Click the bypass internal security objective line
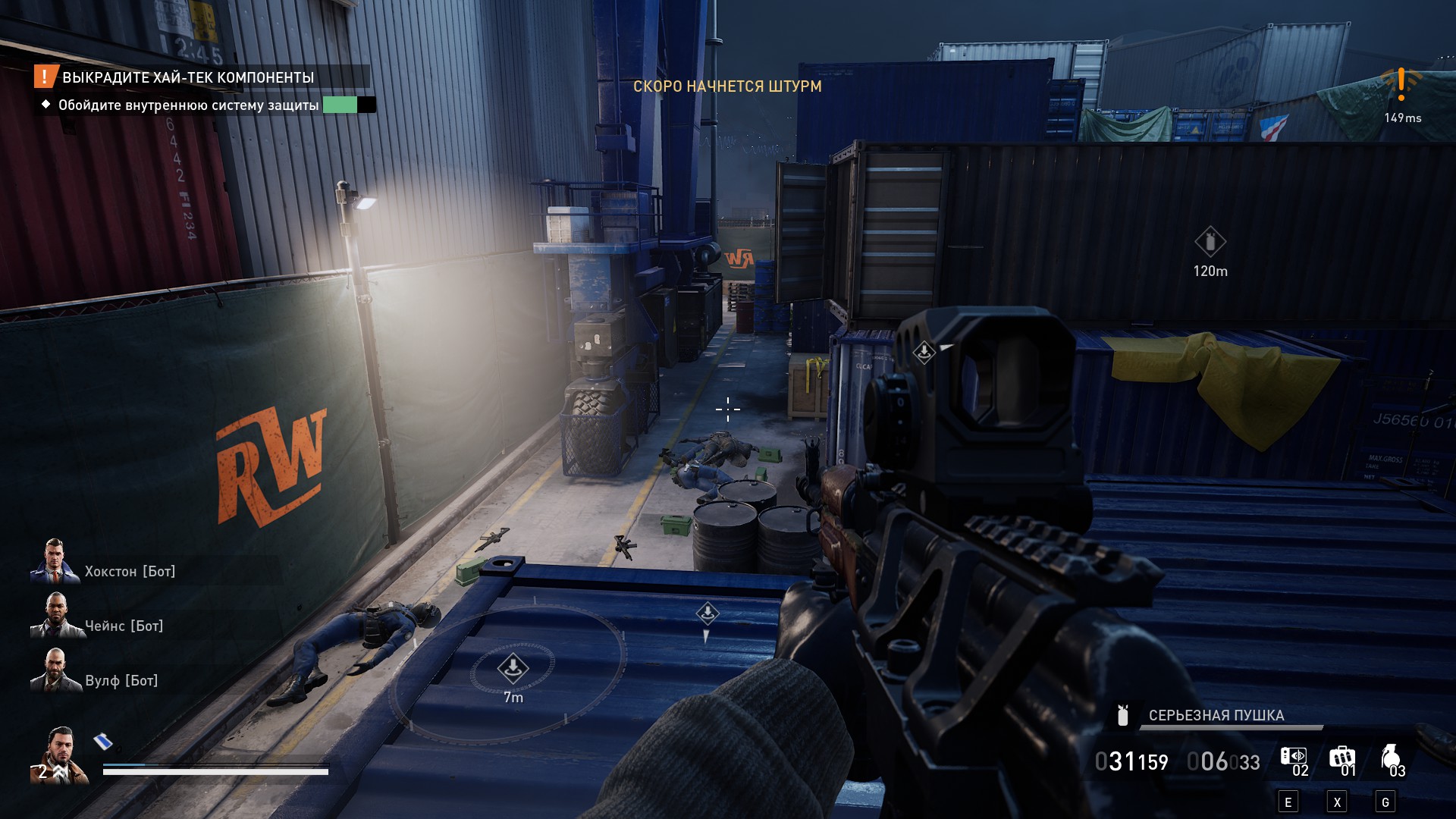This screenshot has width=1456, height=819. tap(188, 105)
